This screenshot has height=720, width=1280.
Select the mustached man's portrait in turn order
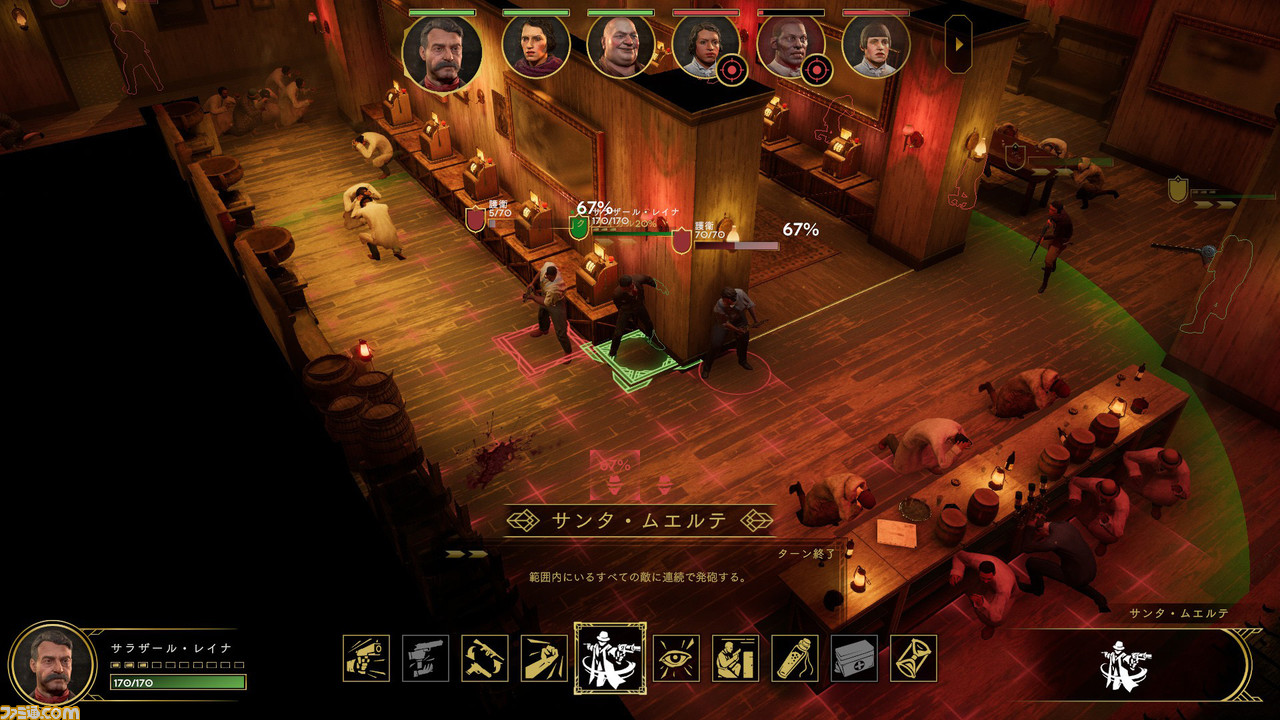tap(442, 53)
